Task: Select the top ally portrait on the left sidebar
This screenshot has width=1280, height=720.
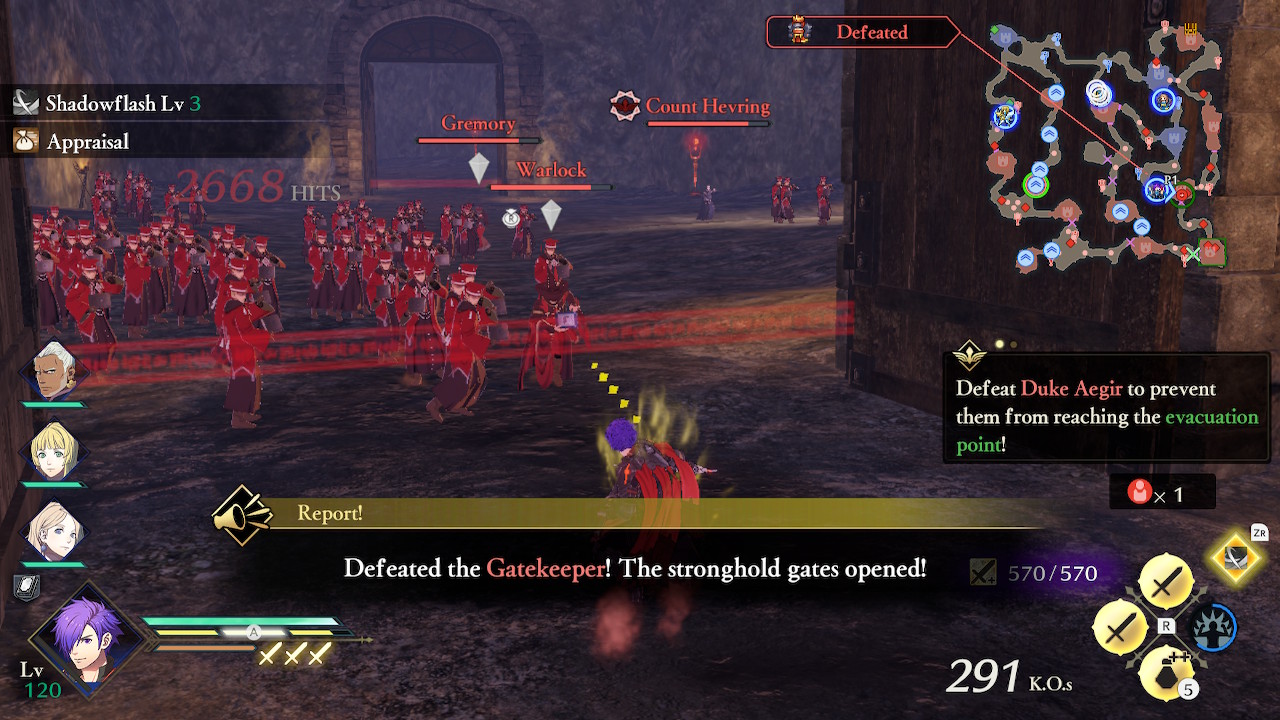Action: (x=55, y=372)
